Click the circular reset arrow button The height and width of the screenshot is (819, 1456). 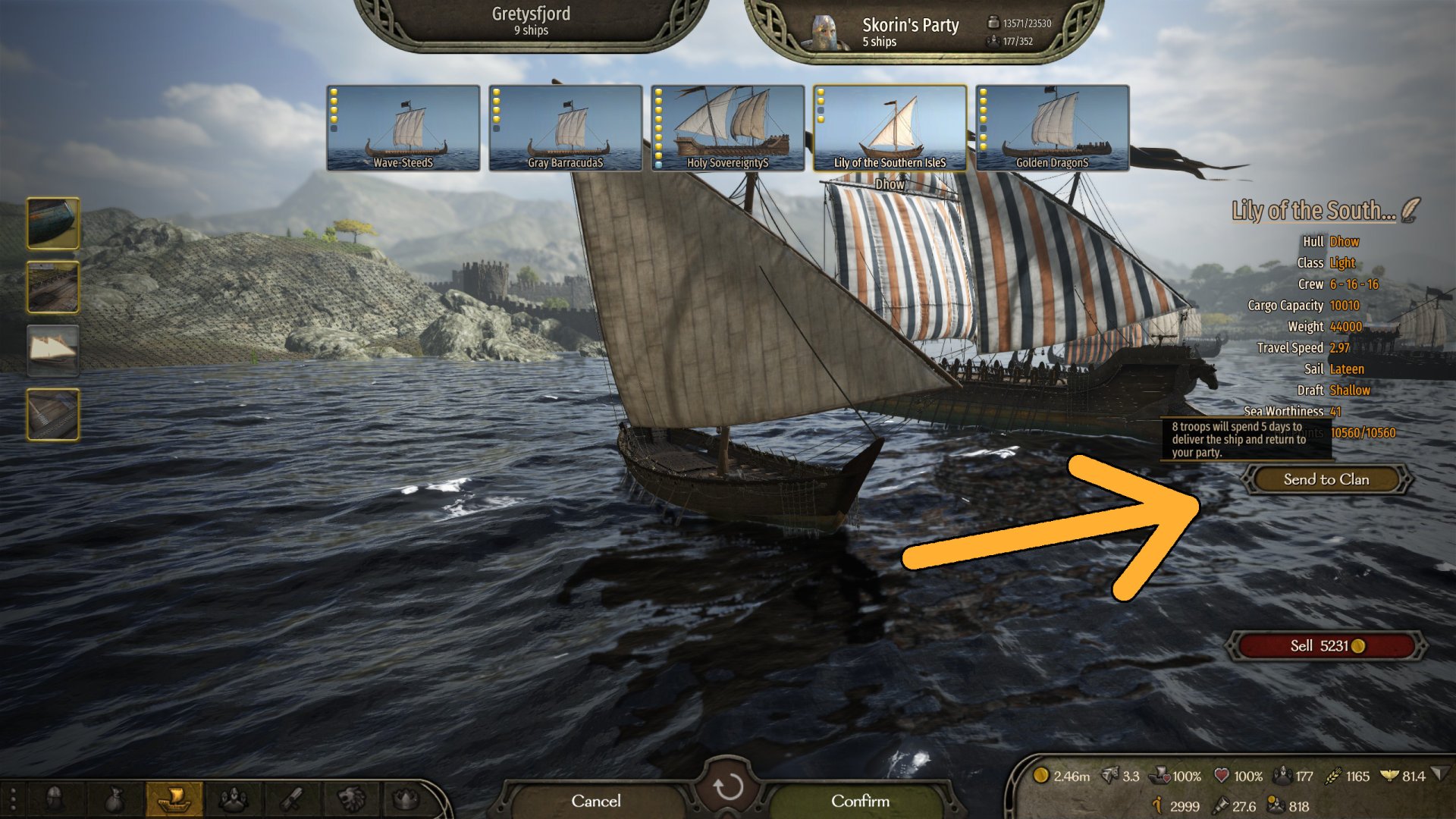pyautogui.click(x=728, y=787)
